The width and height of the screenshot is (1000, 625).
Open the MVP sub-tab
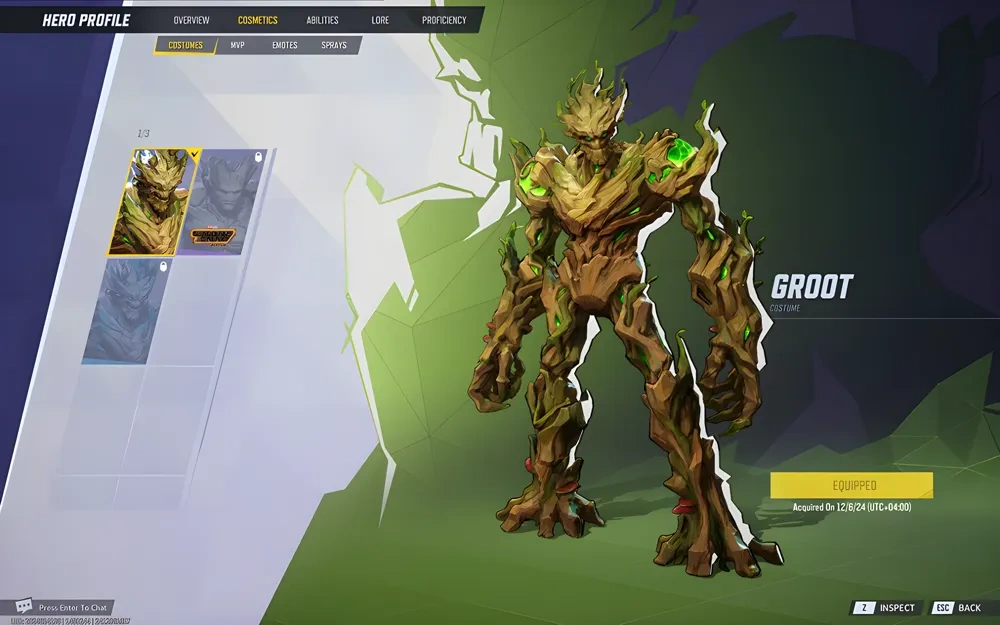tap(238, 45)
